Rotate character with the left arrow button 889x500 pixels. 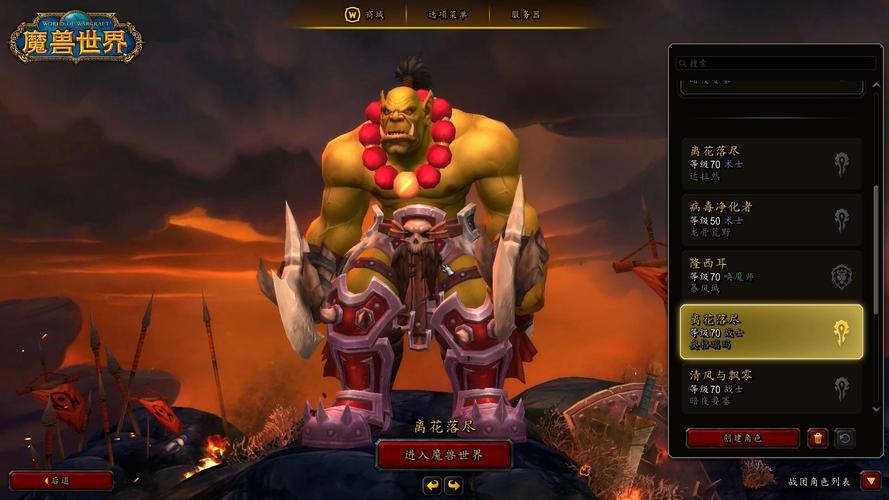pyautogui.click(x=432, y=485)
